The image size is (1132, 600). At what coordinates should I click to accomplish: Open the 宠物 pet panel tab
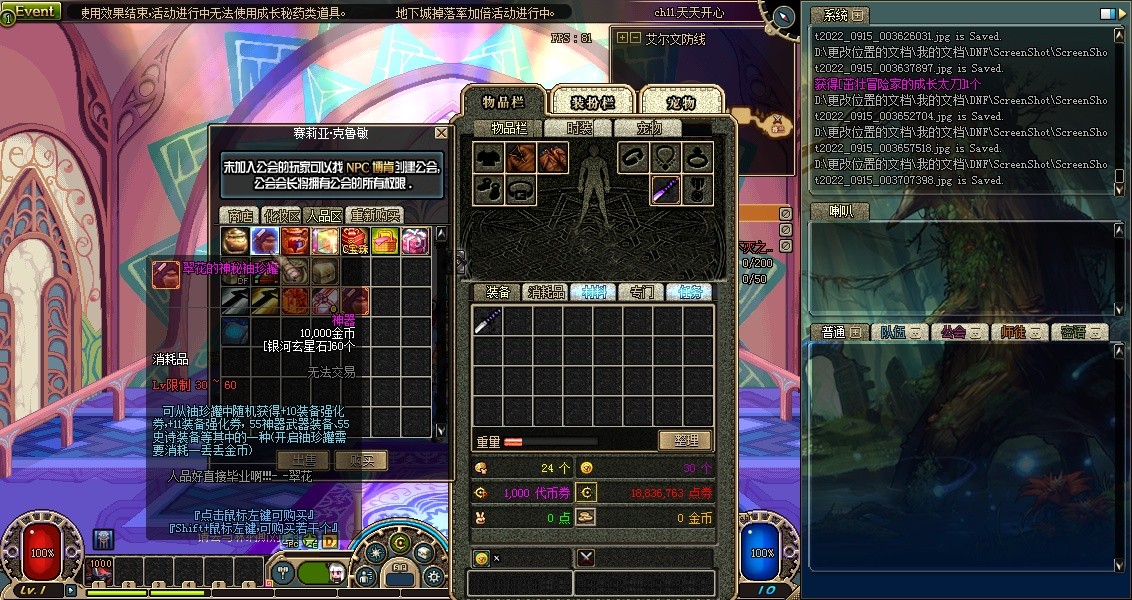680,102
